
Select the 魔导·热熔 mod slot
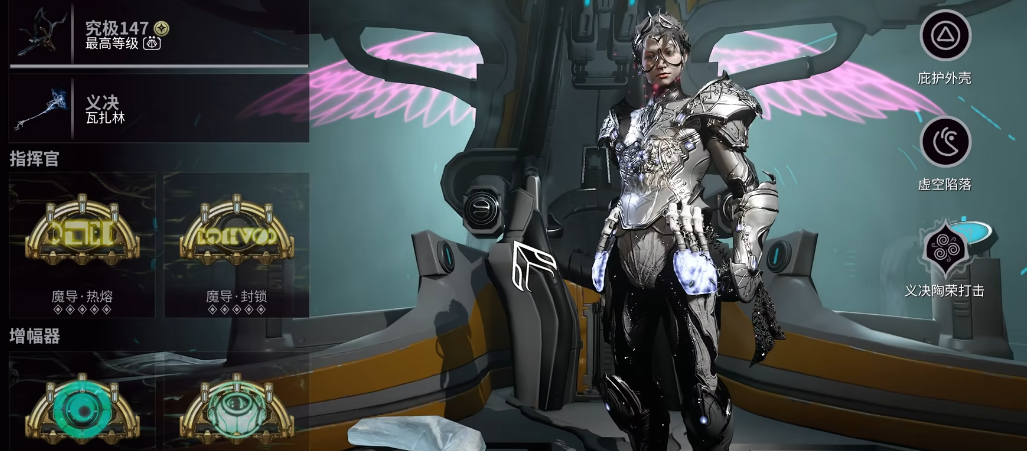tap(82, 244)
